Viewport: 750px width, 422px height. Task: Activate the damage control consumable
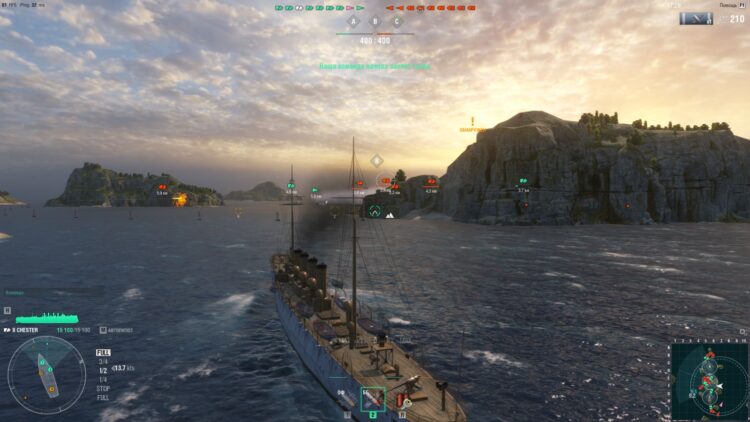[x=402, y=400]
